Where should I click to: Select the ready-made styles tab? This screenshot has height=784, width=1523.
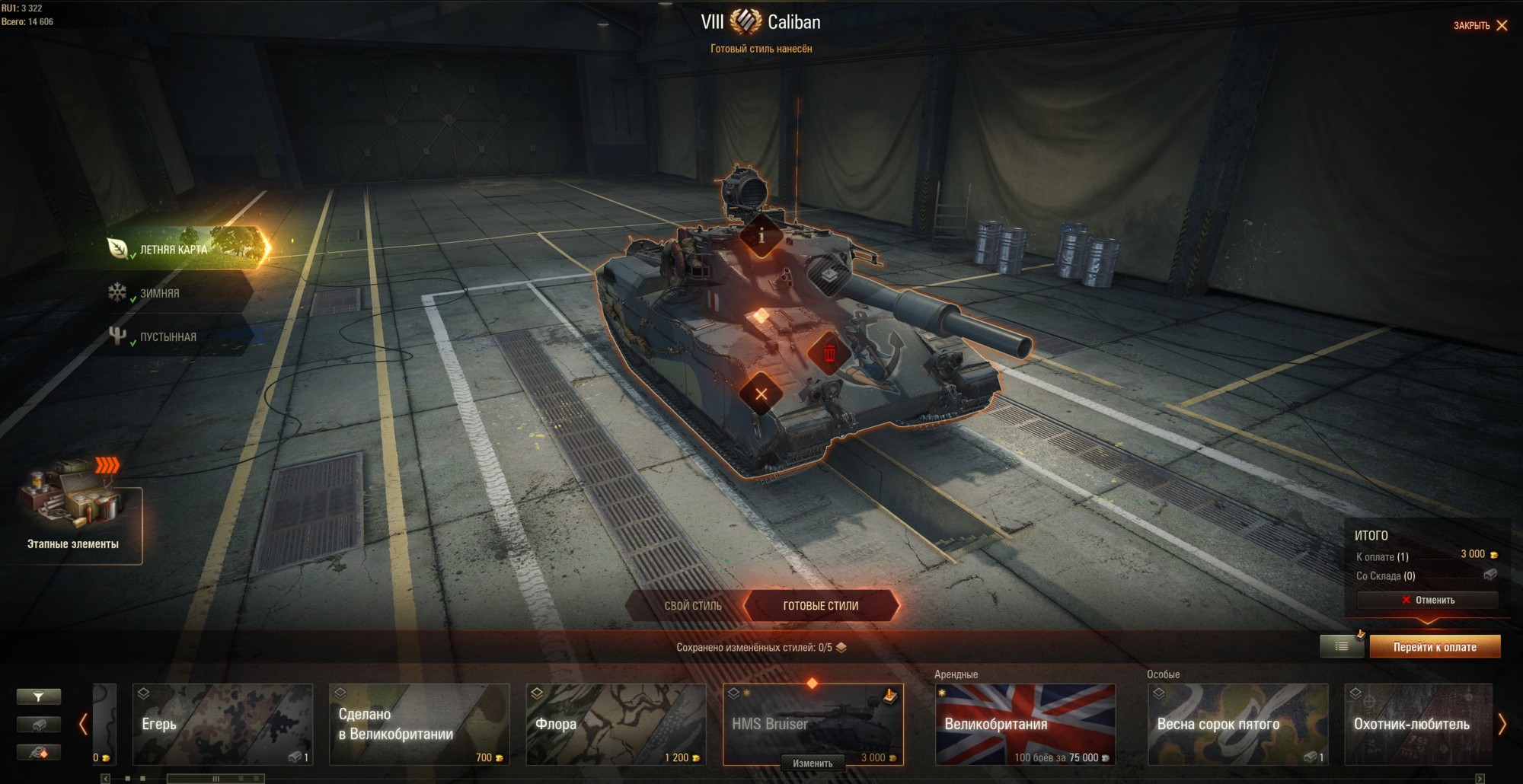(820, 606)
